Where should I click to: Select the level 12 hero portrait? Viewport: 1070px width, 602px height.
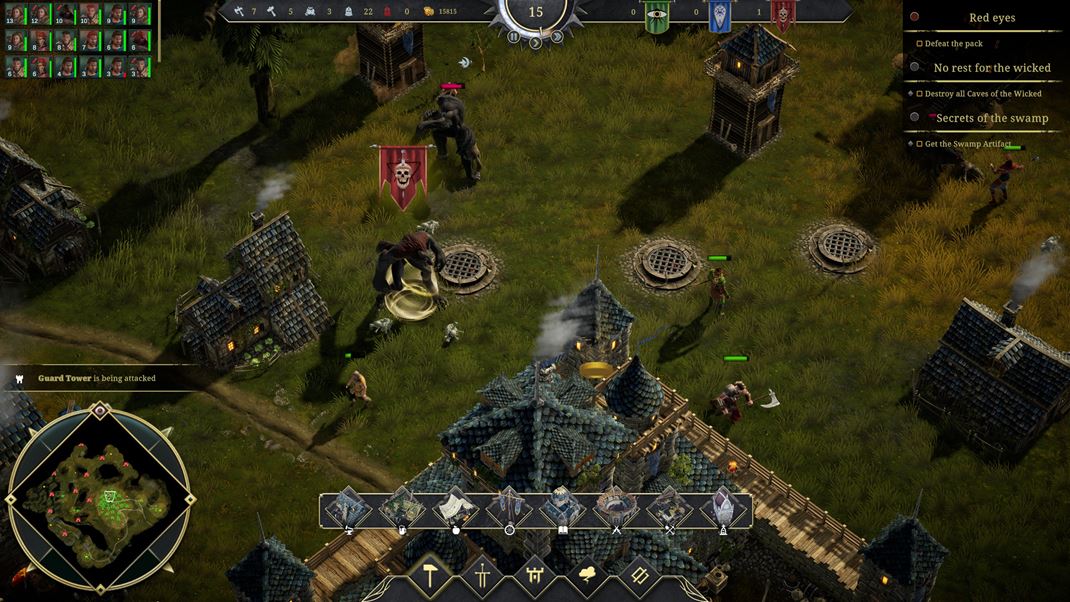[41, 15]
